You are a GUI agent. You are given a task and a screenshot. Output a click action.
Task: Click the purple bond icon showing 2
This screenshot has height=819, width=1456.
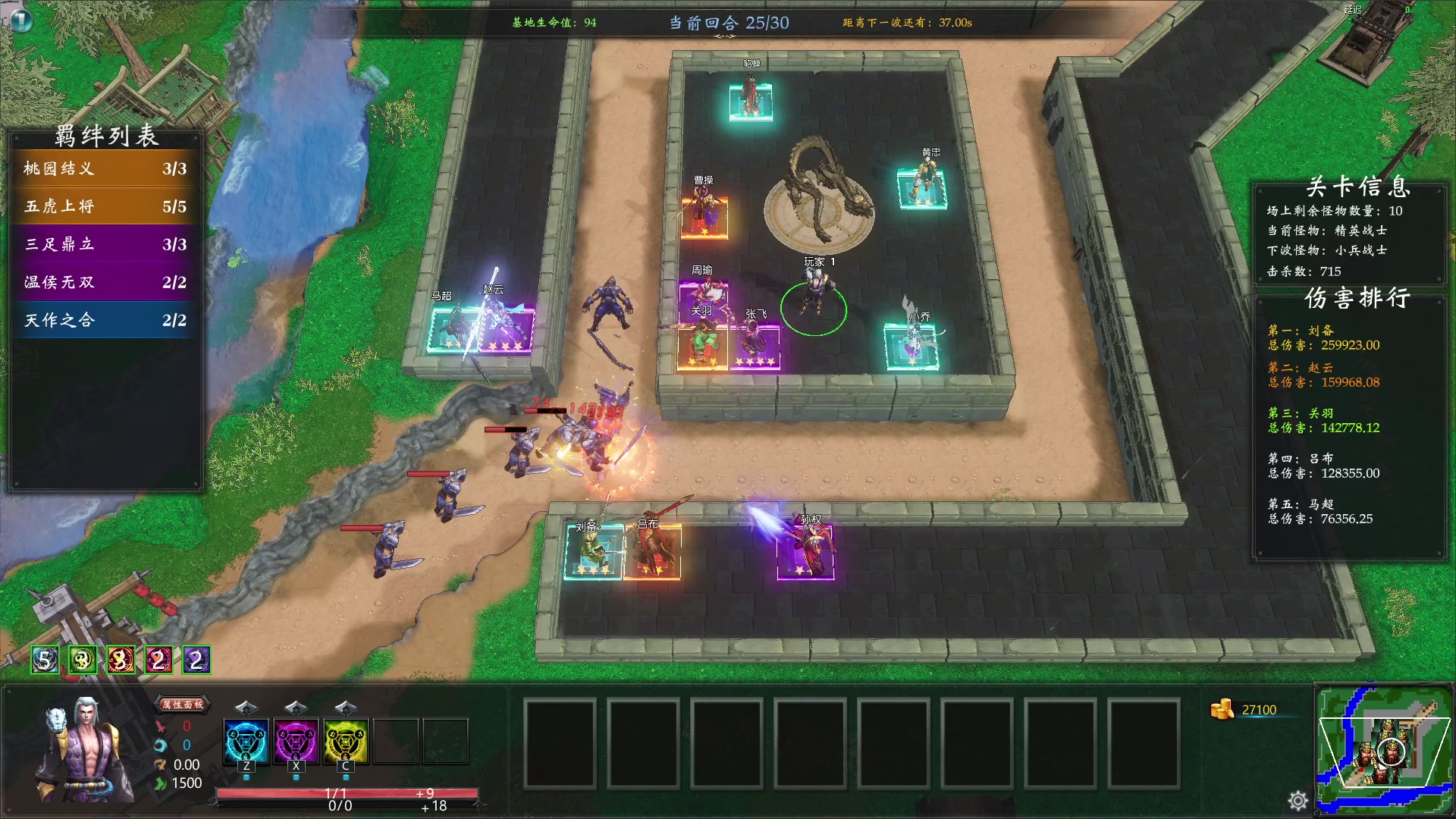(196, 661)
